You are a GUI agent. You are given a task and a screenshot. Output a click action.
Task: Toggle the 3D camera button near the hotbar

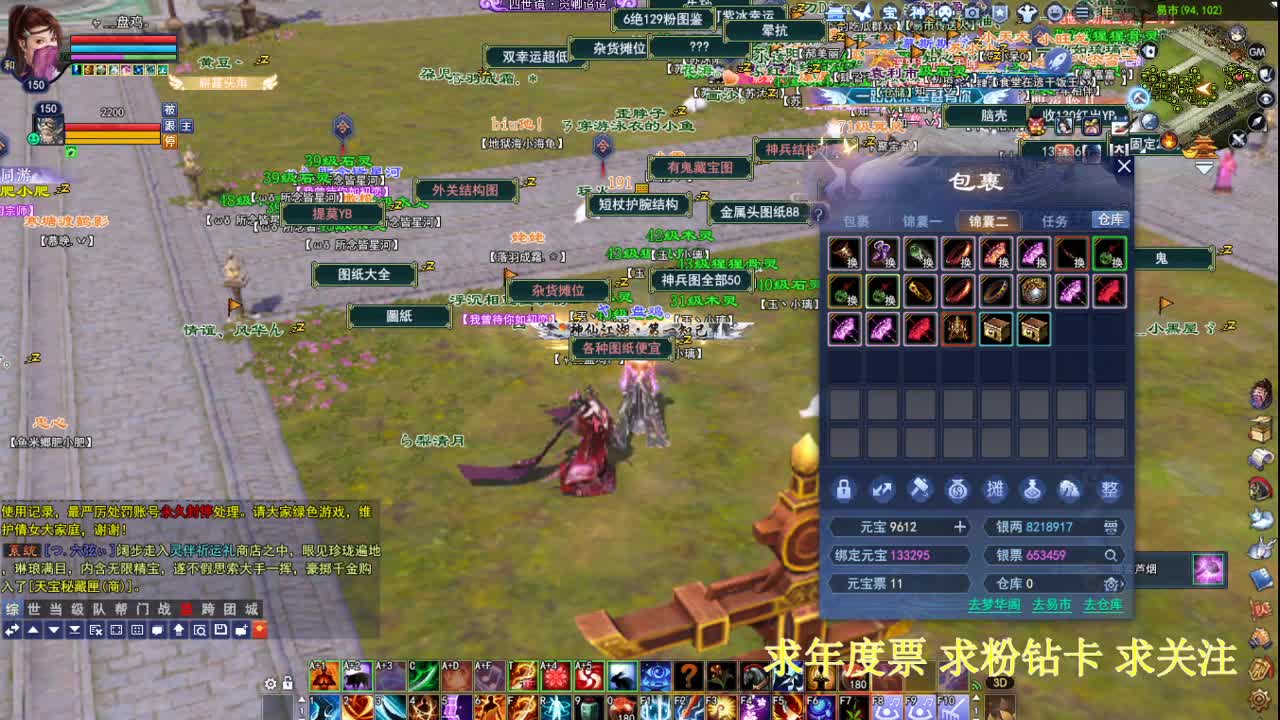coord(1000,683)
